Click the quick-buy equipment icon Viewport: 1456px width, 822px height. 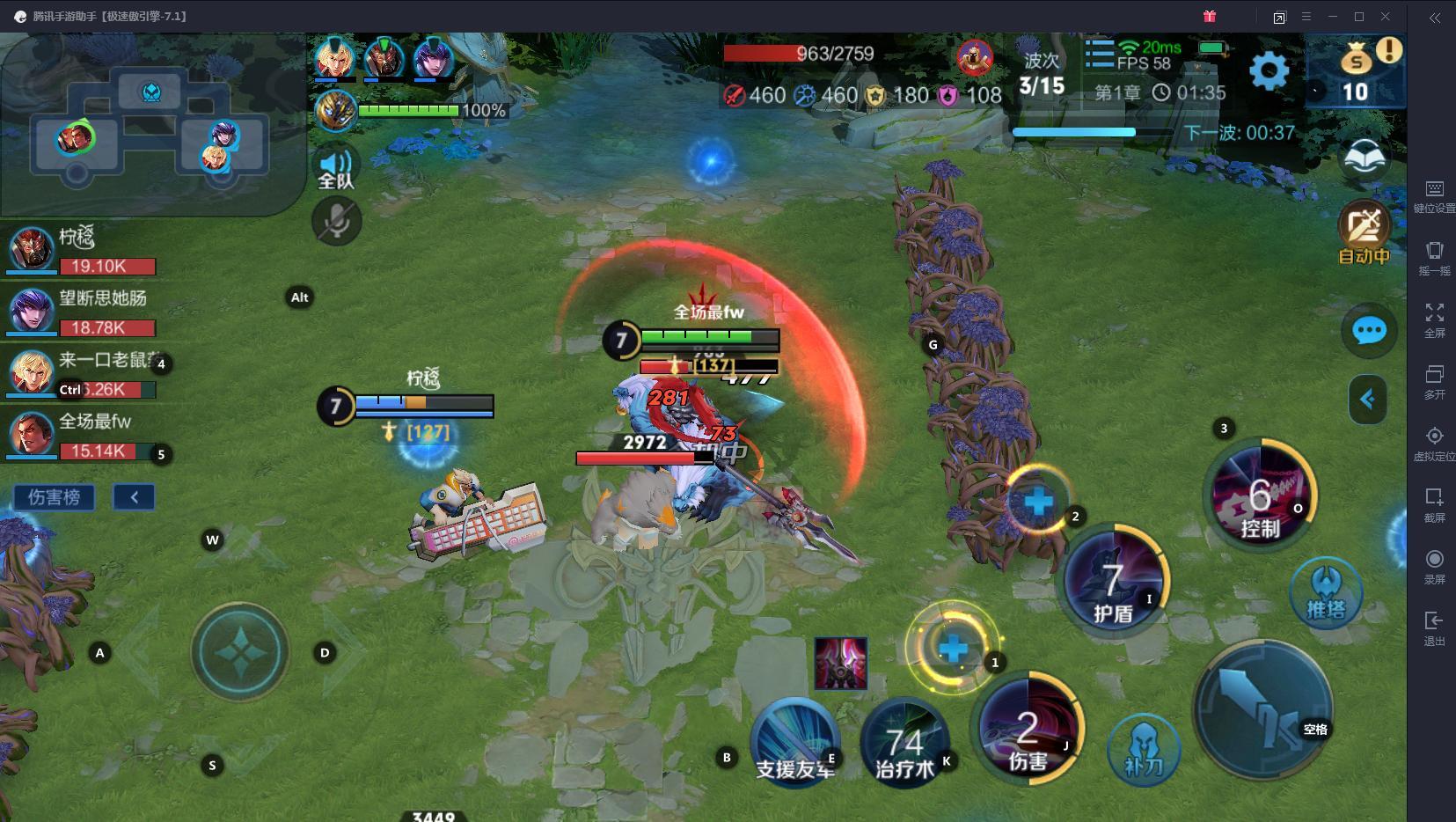(840, 664)
